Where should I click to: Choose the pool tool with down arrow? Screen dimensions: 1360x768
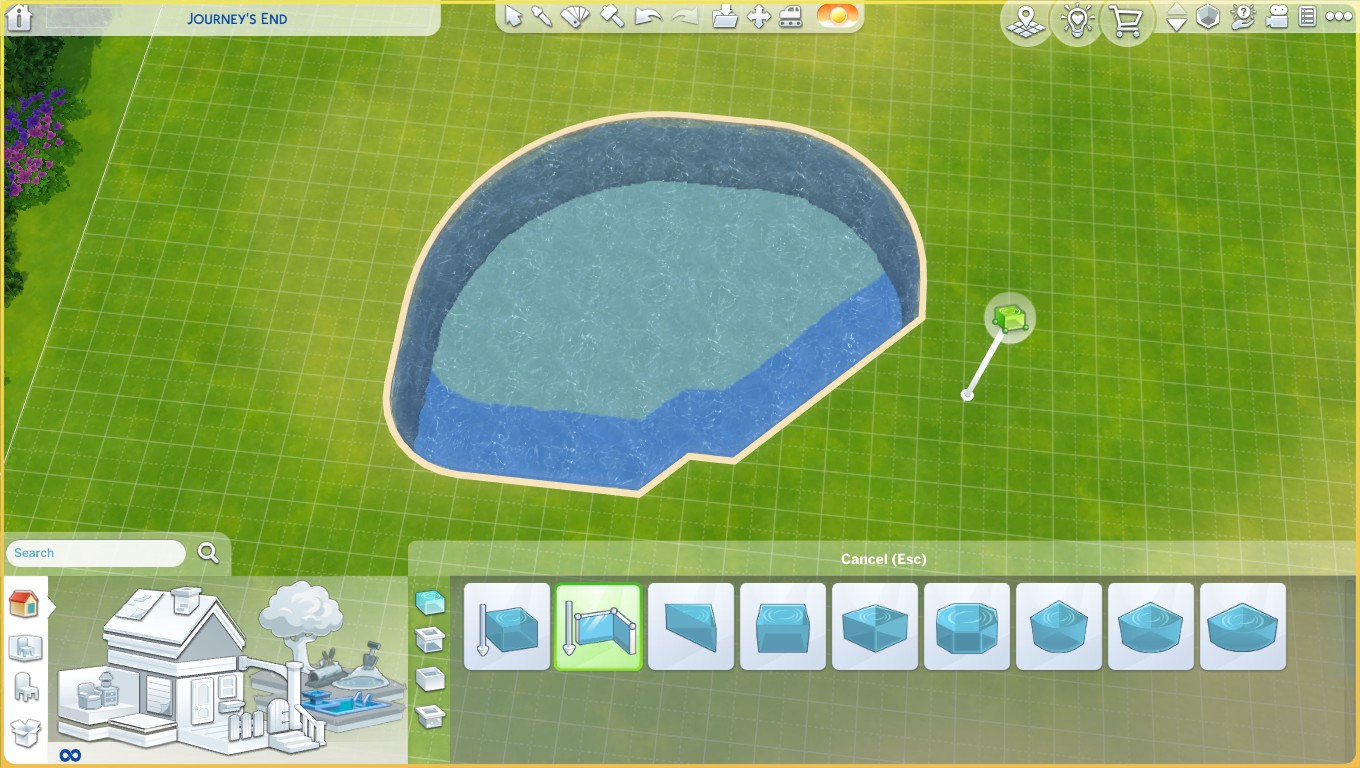[507, 627]
